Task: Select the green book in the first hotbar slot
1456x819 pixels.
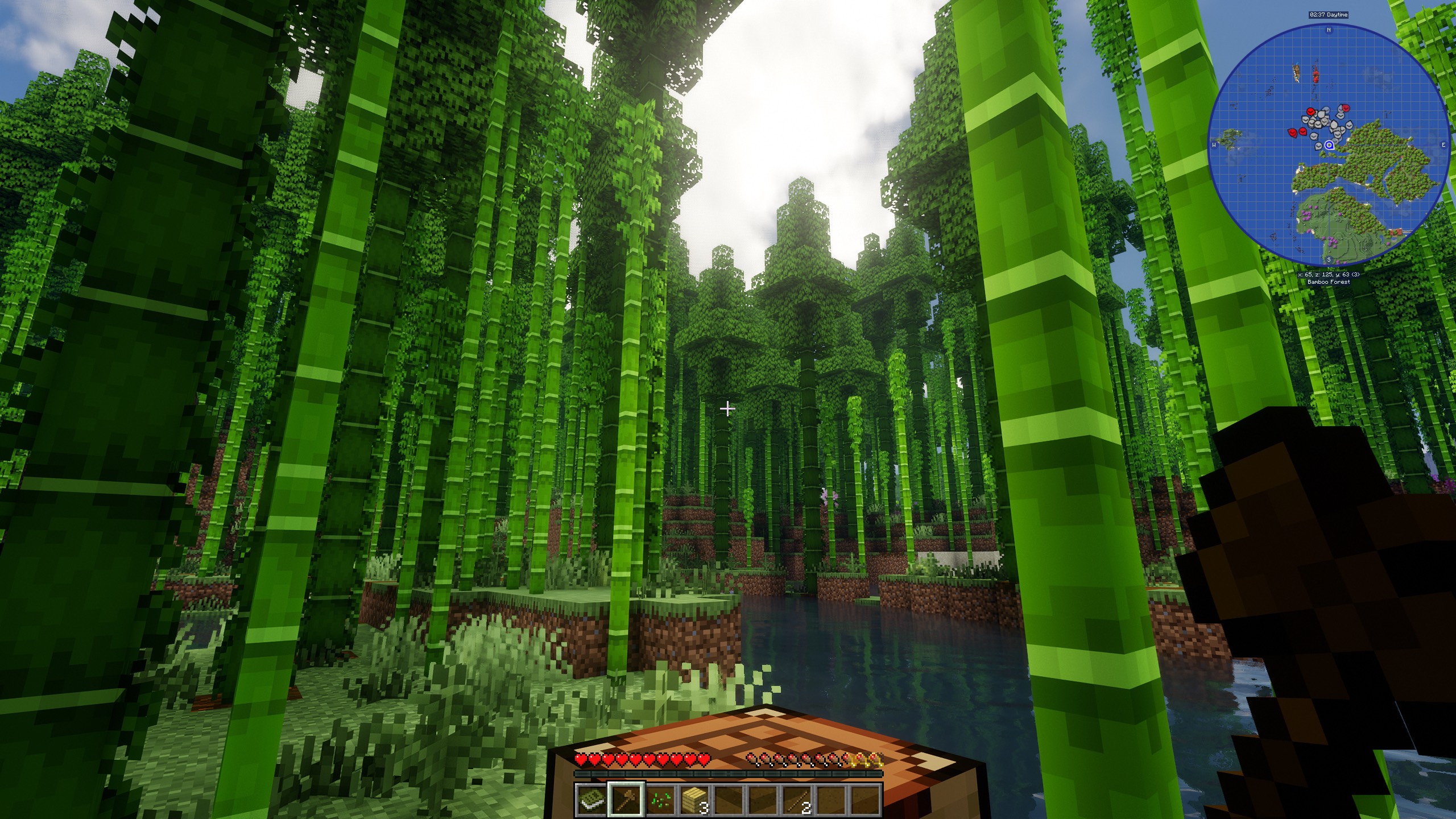Action: click(x=591, y=800)
